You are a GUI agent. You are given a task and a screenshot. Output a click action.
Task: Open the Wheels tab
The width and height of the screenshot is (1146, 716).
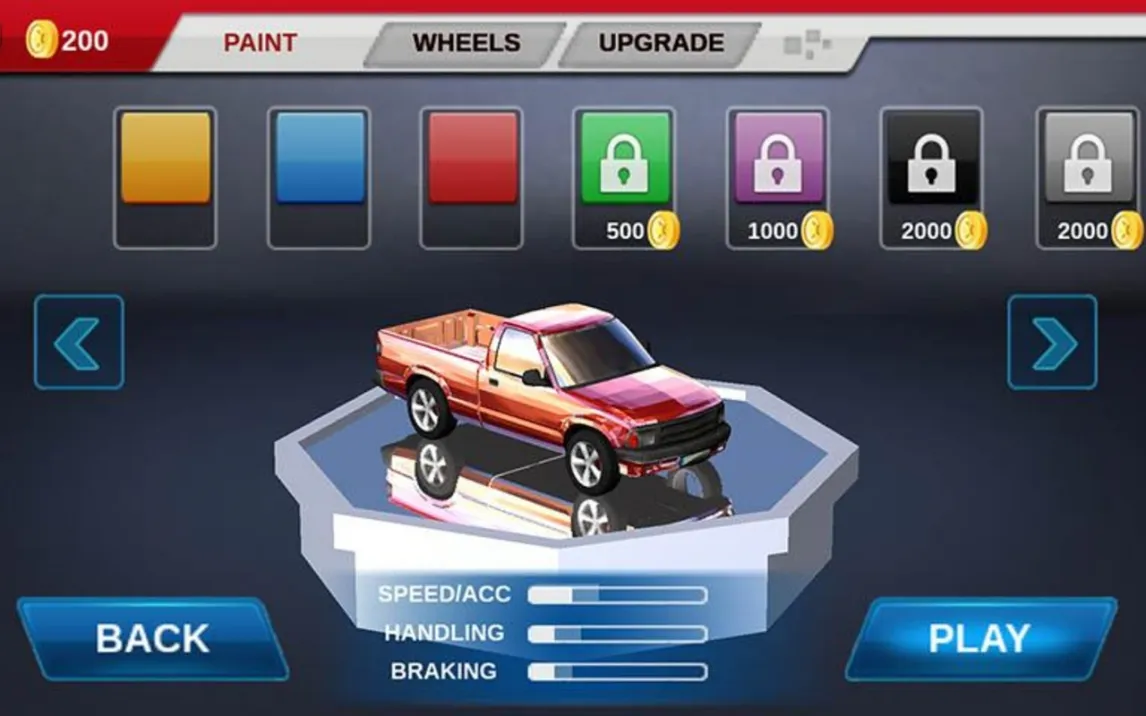(466, 43)
